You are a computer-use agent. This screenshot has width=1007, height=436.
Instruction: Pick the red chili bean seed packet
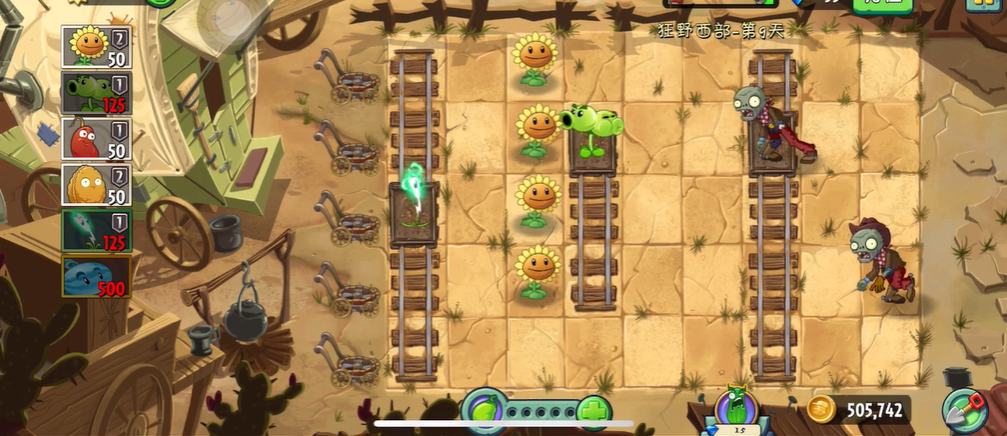pyautogui.click(x=98, y=139)
